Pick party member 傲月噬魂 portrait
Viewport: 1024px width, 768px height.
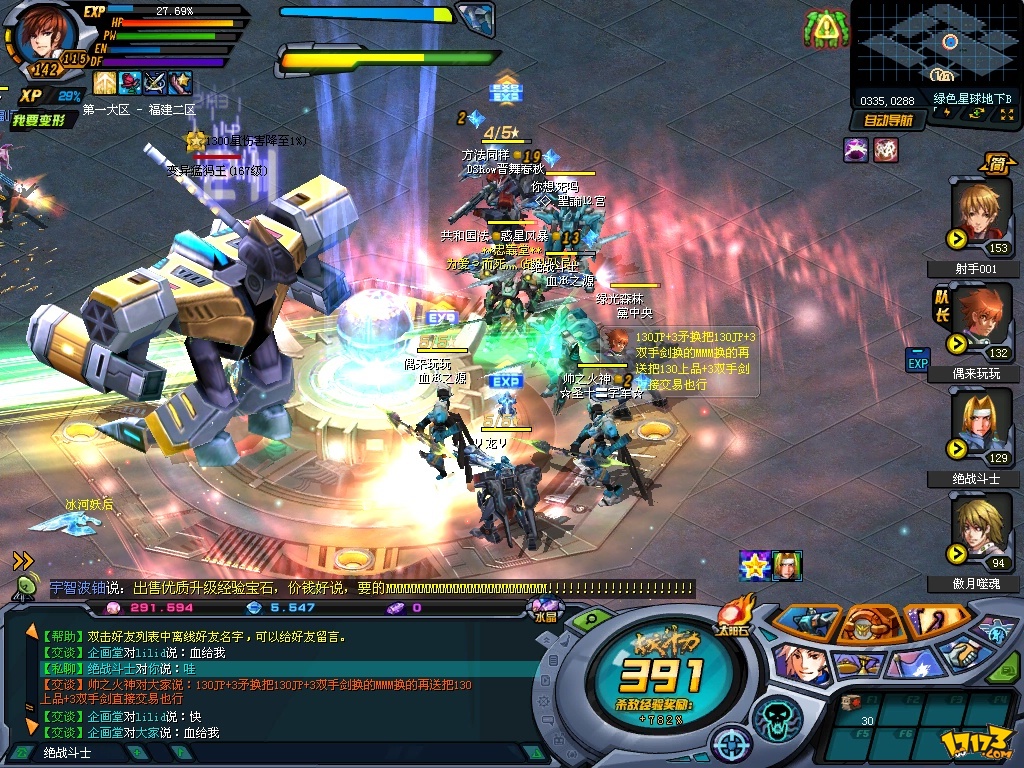(x=980, y=530)
